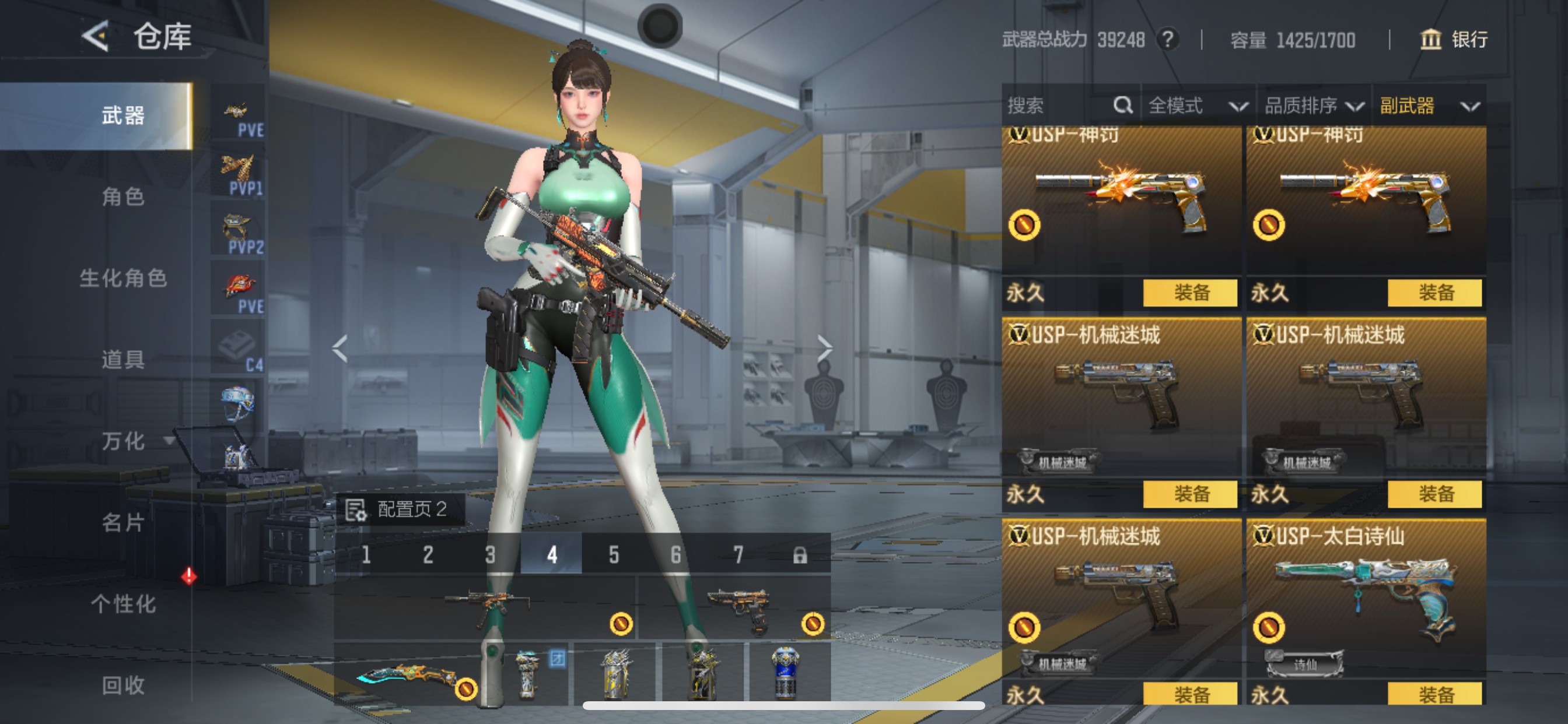The image size is (1568, 724).
Task: Select the 生化角色 menu entry
Action: (123, 278)
